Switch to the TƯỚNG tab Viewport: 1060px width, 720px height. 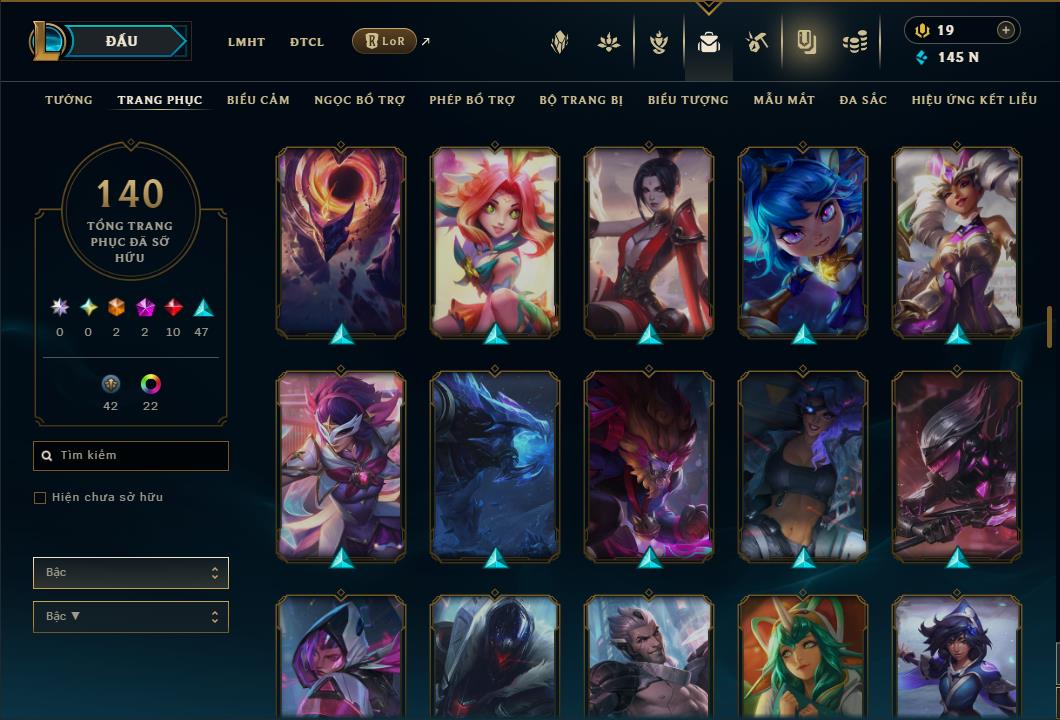click(x=69, y=100)
